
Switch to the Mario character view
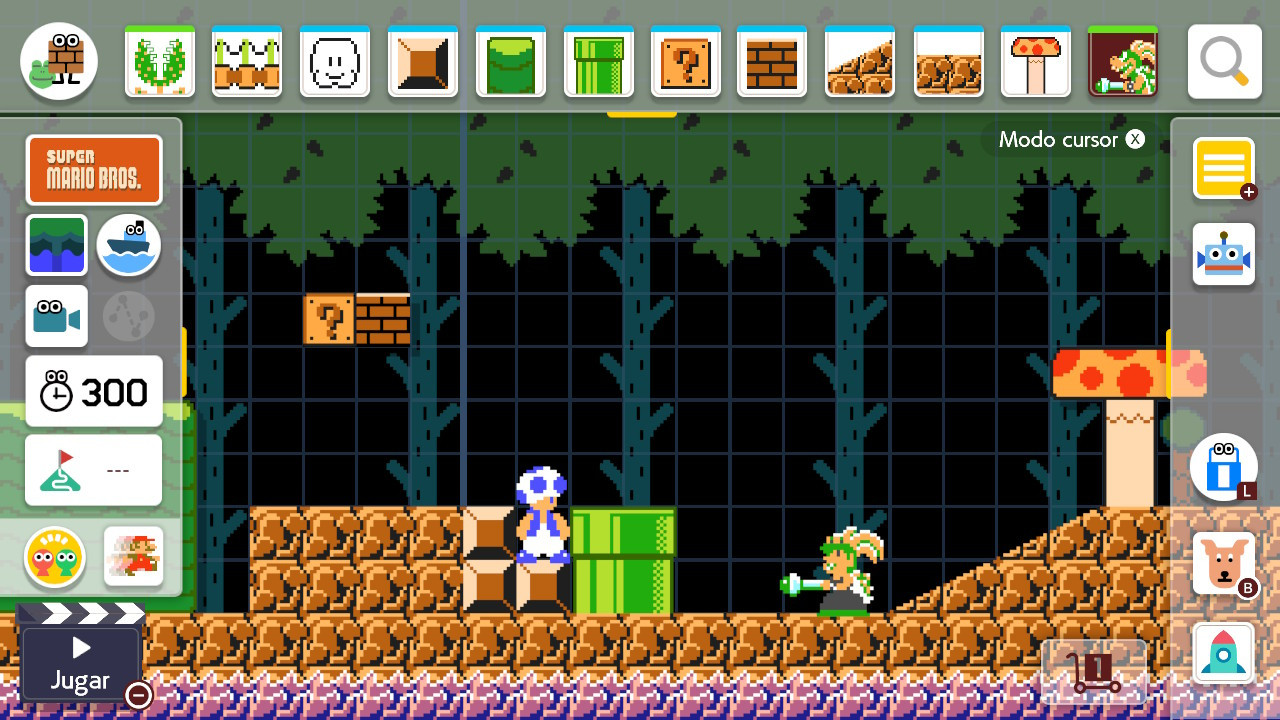pyautogui.click(x=133, y=557)
